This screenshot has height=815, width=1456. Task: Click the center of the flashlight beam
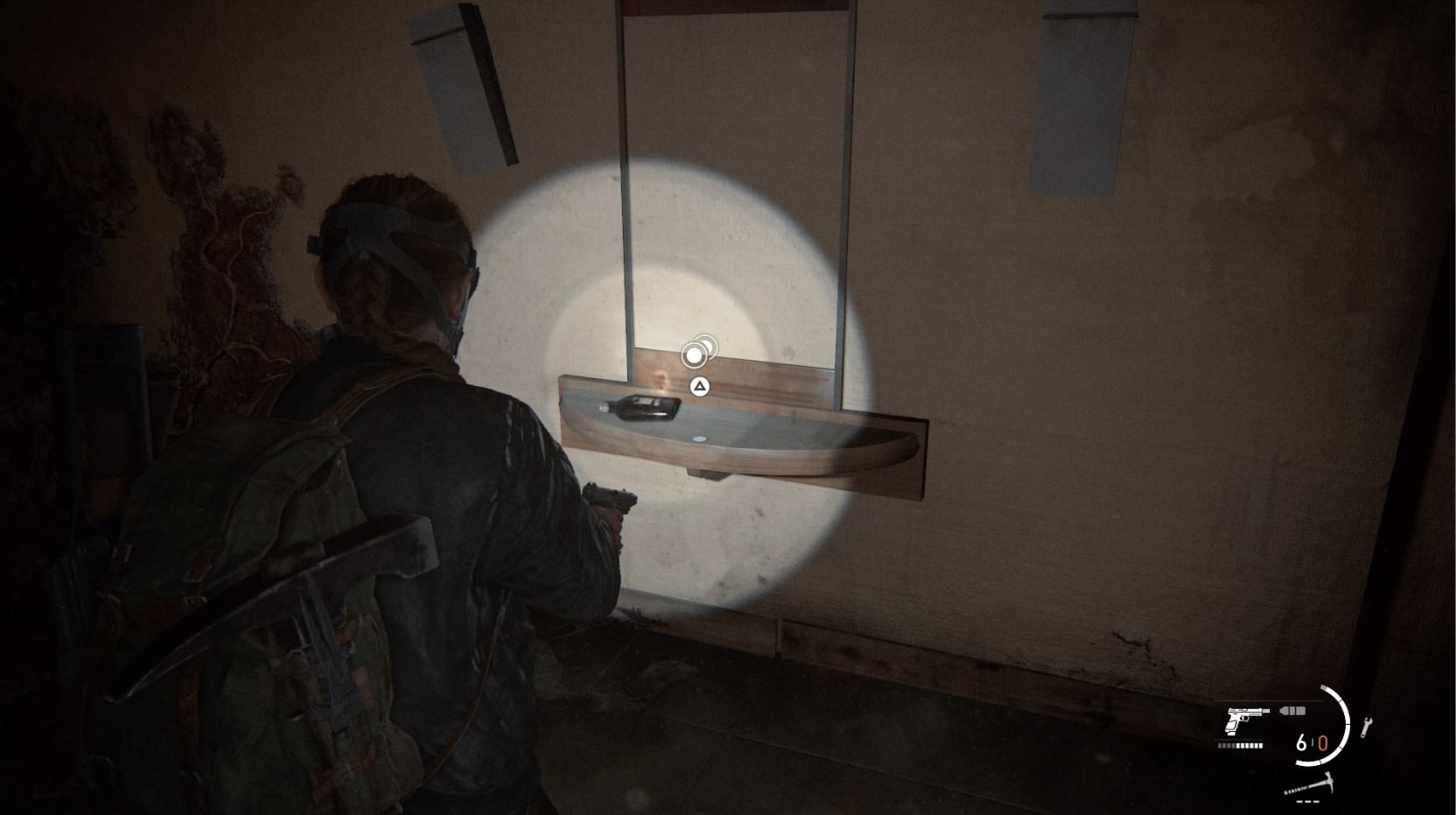click(691, 376)
